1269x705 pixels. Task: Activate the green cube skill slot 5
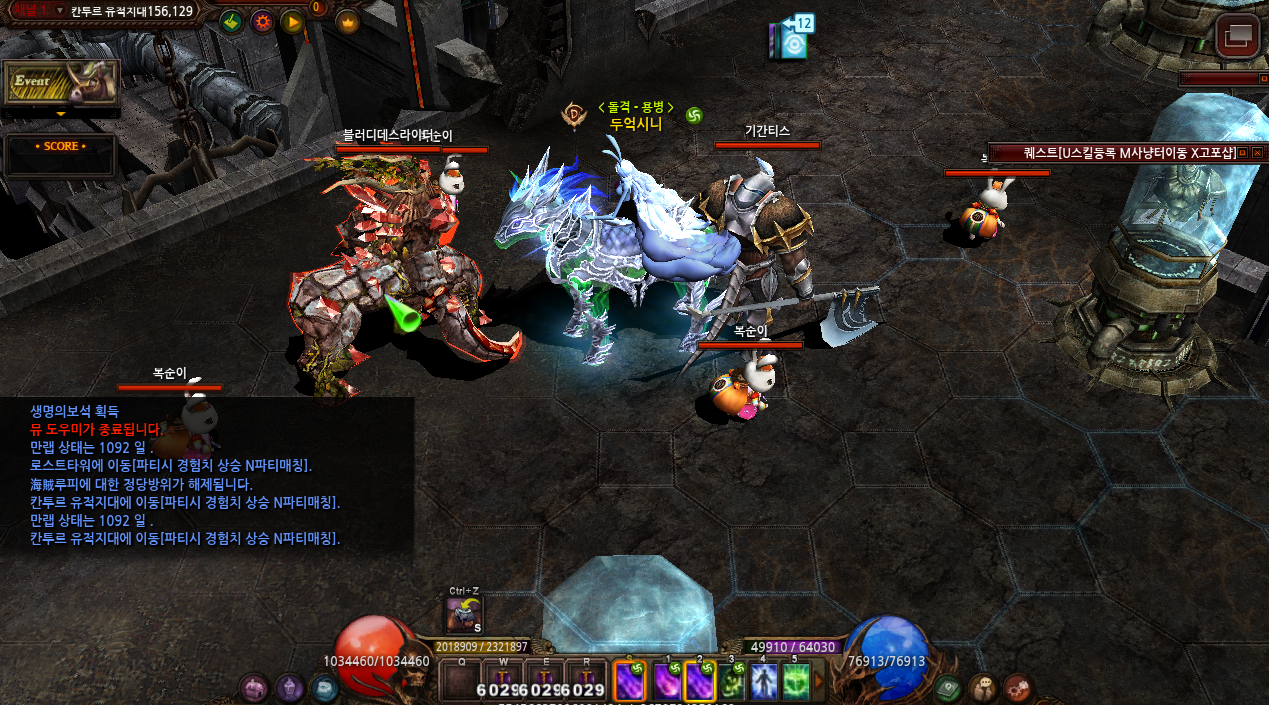pyautogui.click(x=796, y=682)
